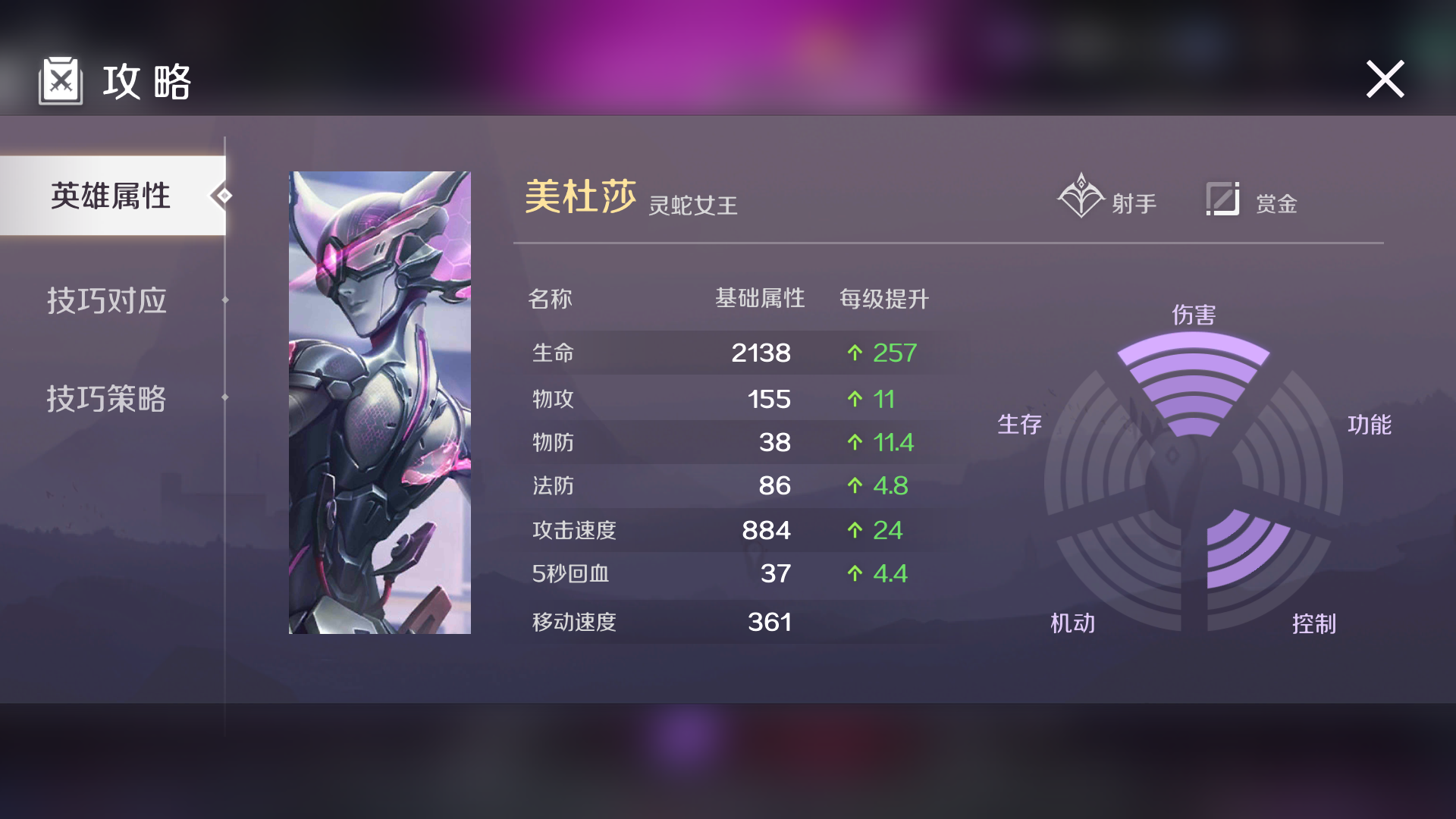Open the 技巧策略 tab
The width and height of the screenshot is (1456, 819).
106,400
